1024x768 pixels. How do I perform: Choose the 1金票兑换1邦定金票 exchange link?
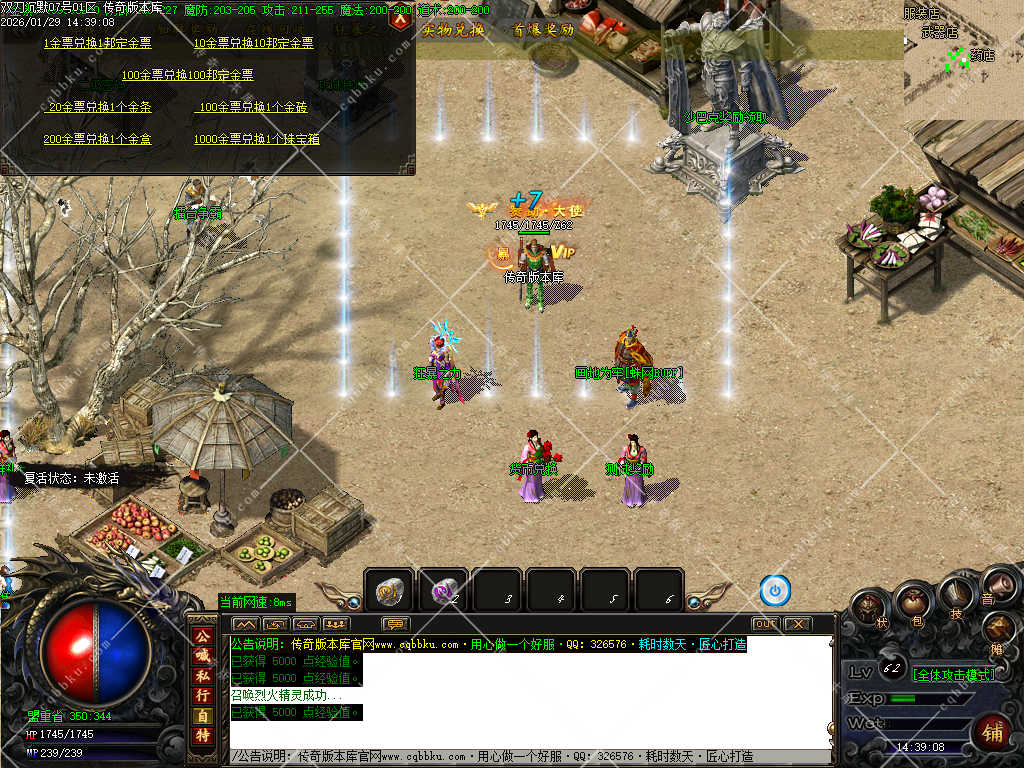coord(98,44)
